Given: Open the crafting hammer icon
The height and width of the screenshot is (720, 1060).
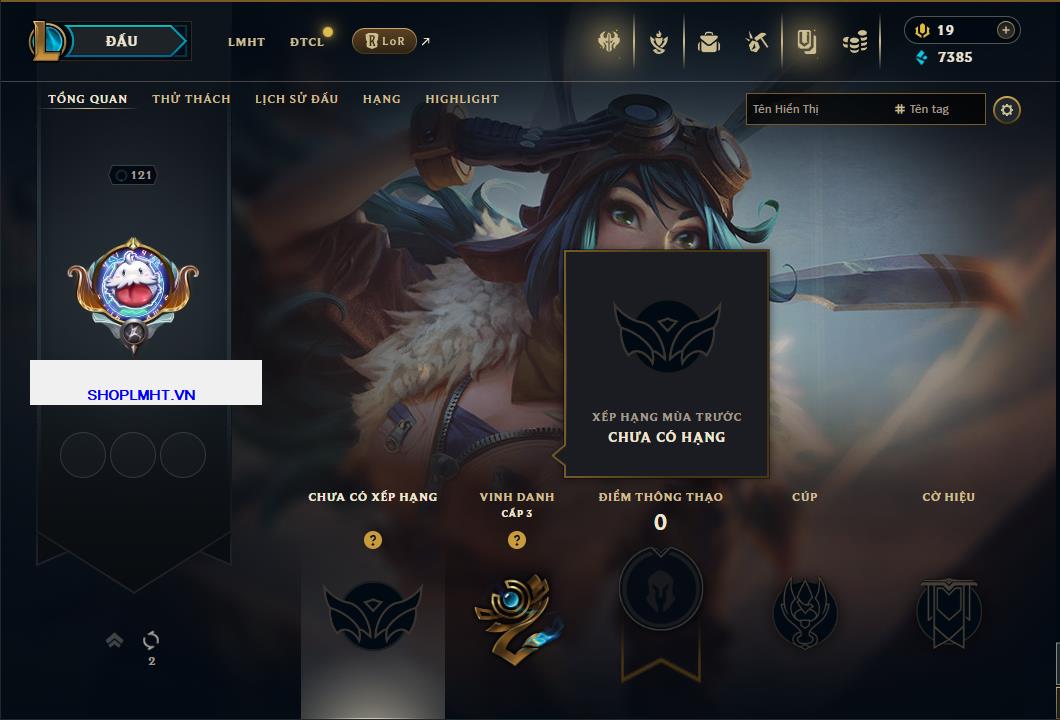Looking at the screenshot, I should 757,42.
